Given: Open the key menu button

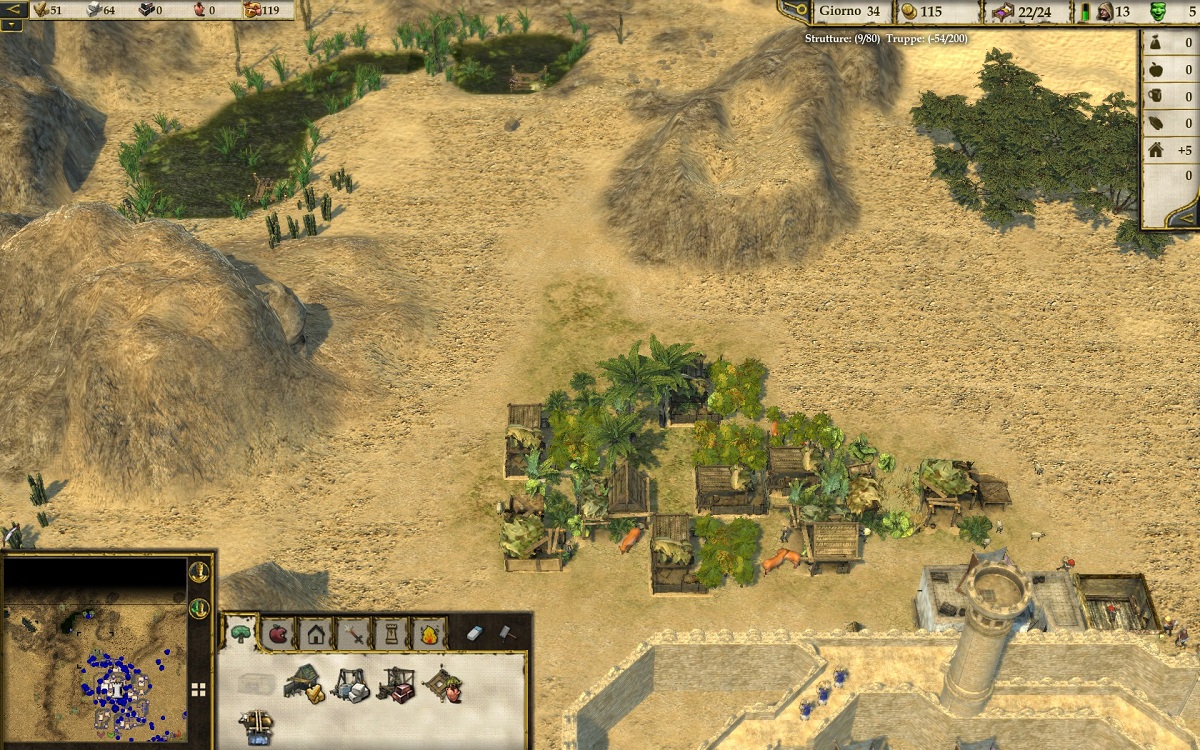Looking at the screenshot, I should [x=793, y=11].
